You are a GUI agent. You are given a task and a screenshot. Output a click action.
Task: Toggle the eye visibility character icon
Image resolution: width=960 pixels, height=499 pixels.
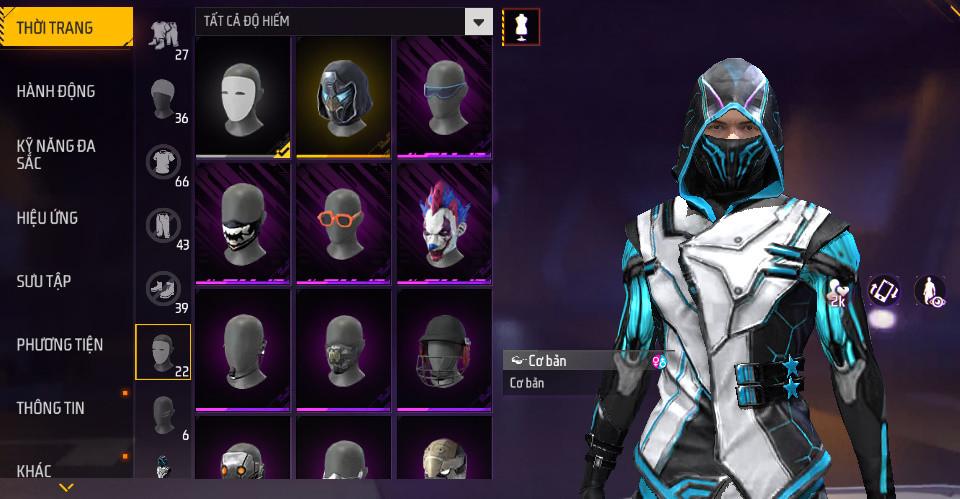click(x=931, y=291)
